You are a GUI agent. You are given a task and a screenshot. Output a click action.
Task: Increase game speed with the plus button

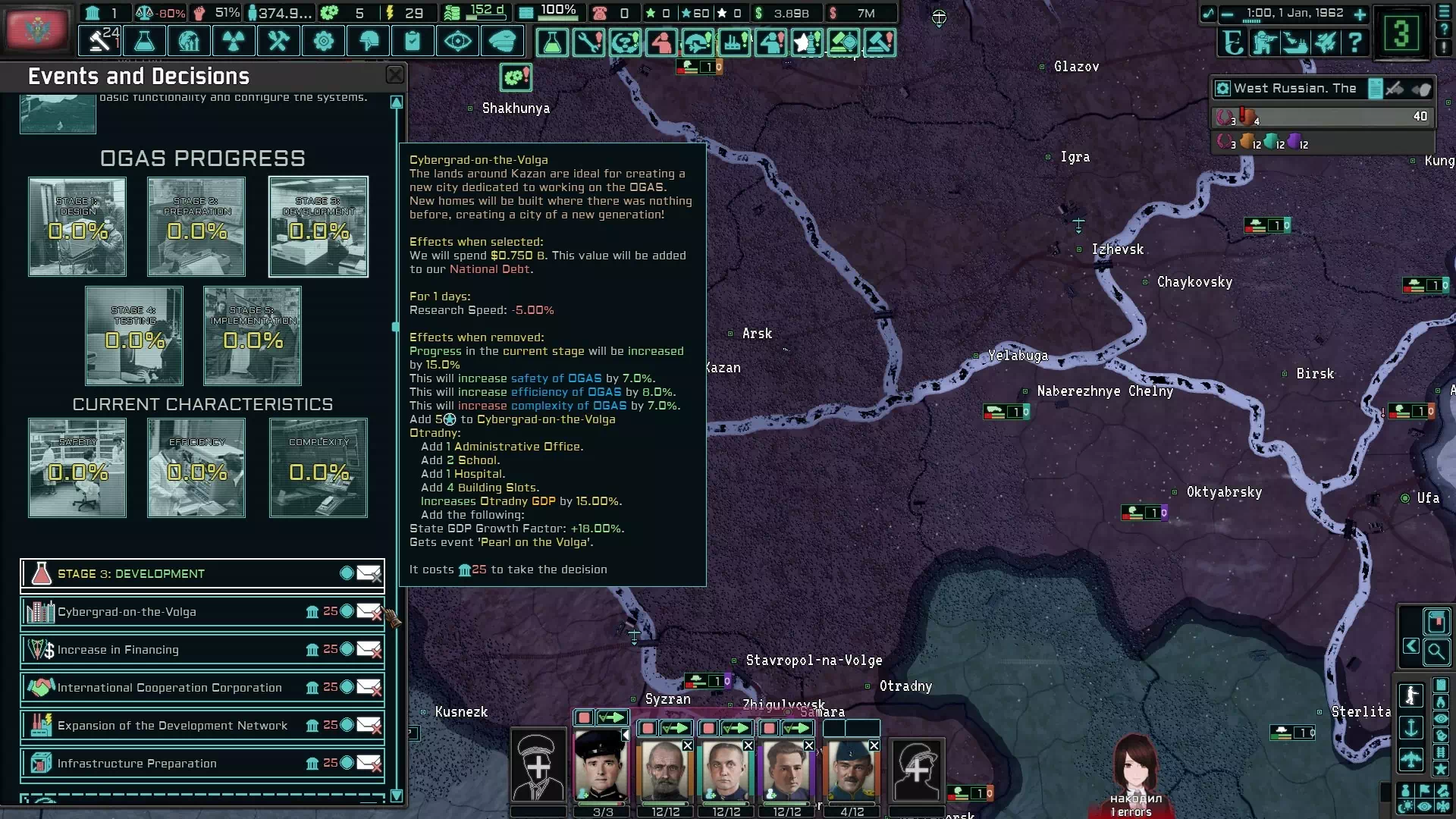click(x=1360, y=14)
